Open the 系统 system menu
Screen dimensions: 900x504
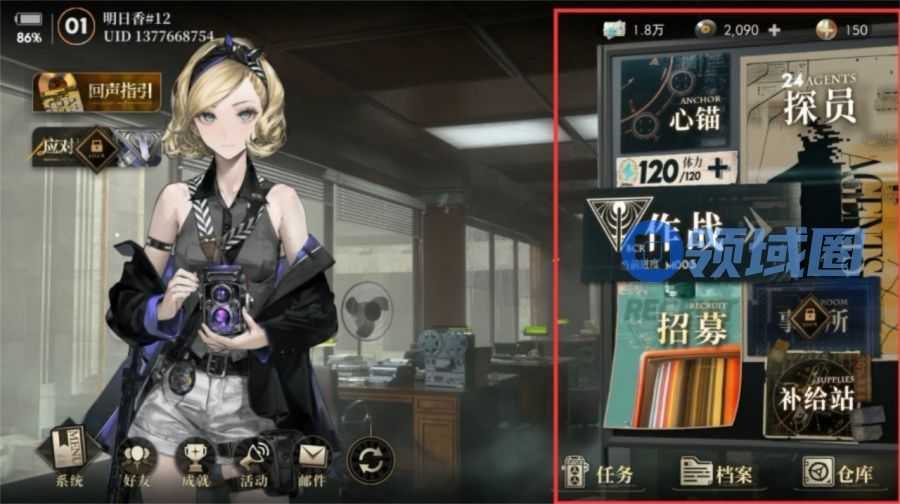click(x=69, y=463)
